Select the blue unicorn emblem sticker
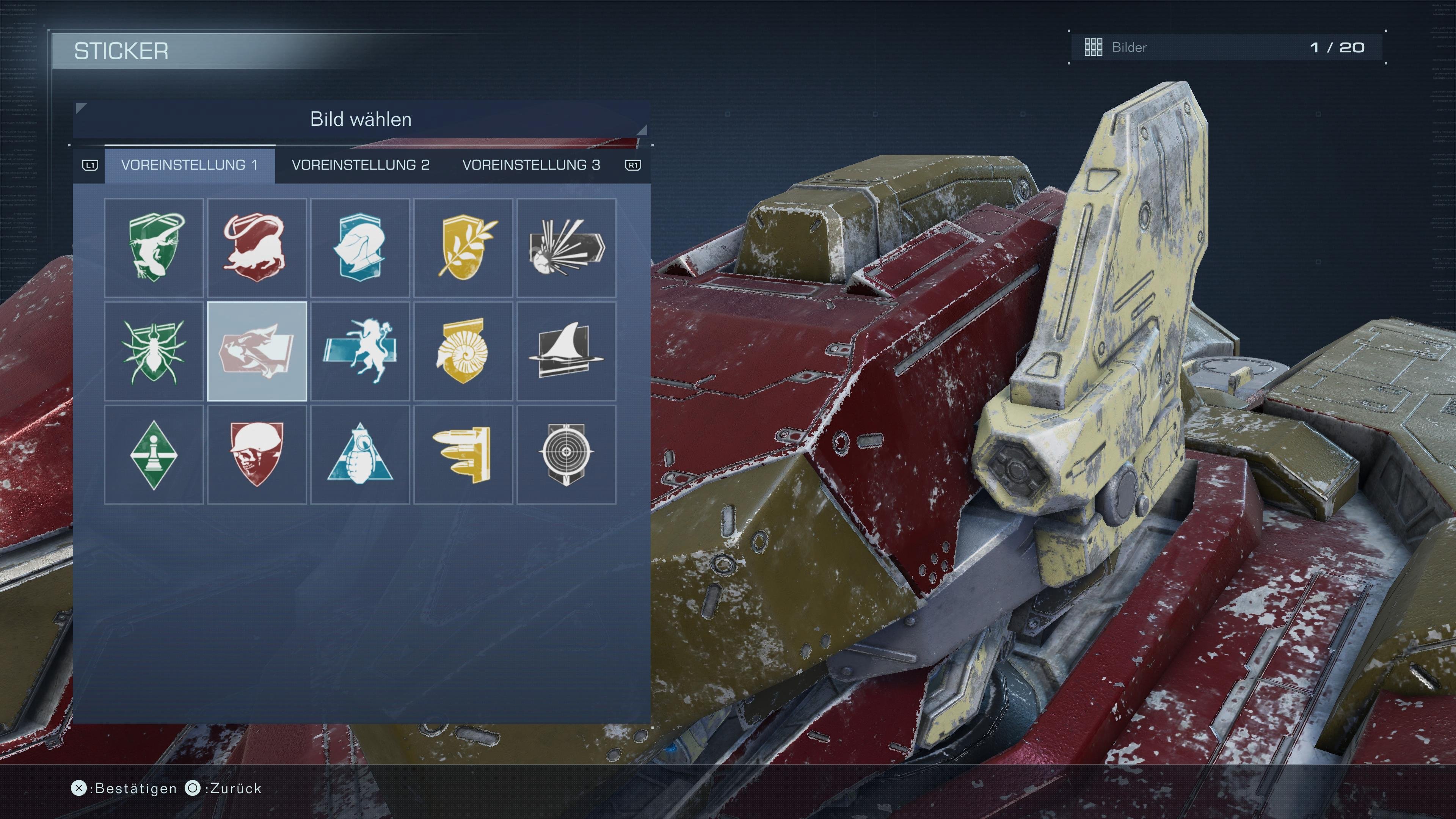The width and height of the screenshot is (1456, 819). (x=361, y=351)
